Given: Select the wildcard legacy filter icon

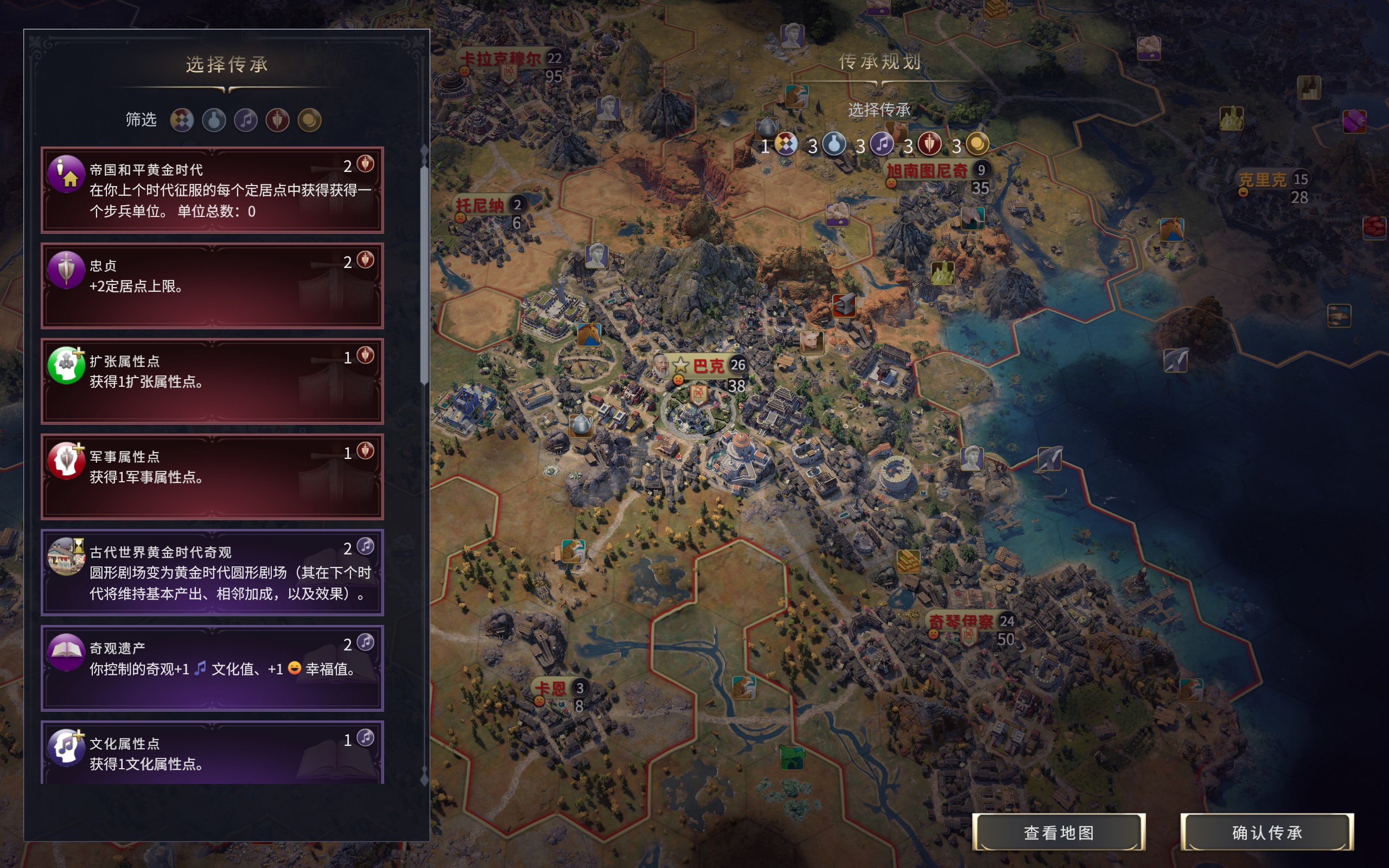Looking at the screenshot, I should click(x=182, y=121).
